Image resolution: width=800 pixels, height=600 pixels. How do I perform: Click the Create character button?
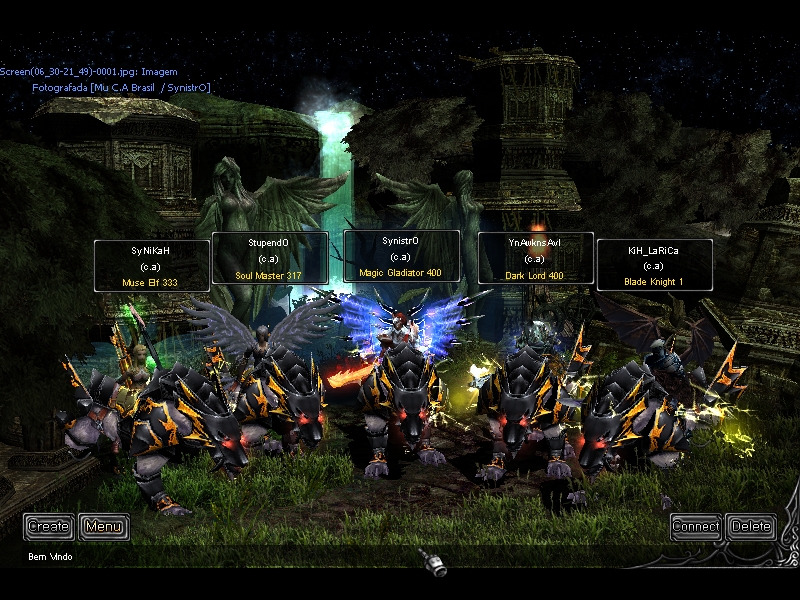click(49, 526)
